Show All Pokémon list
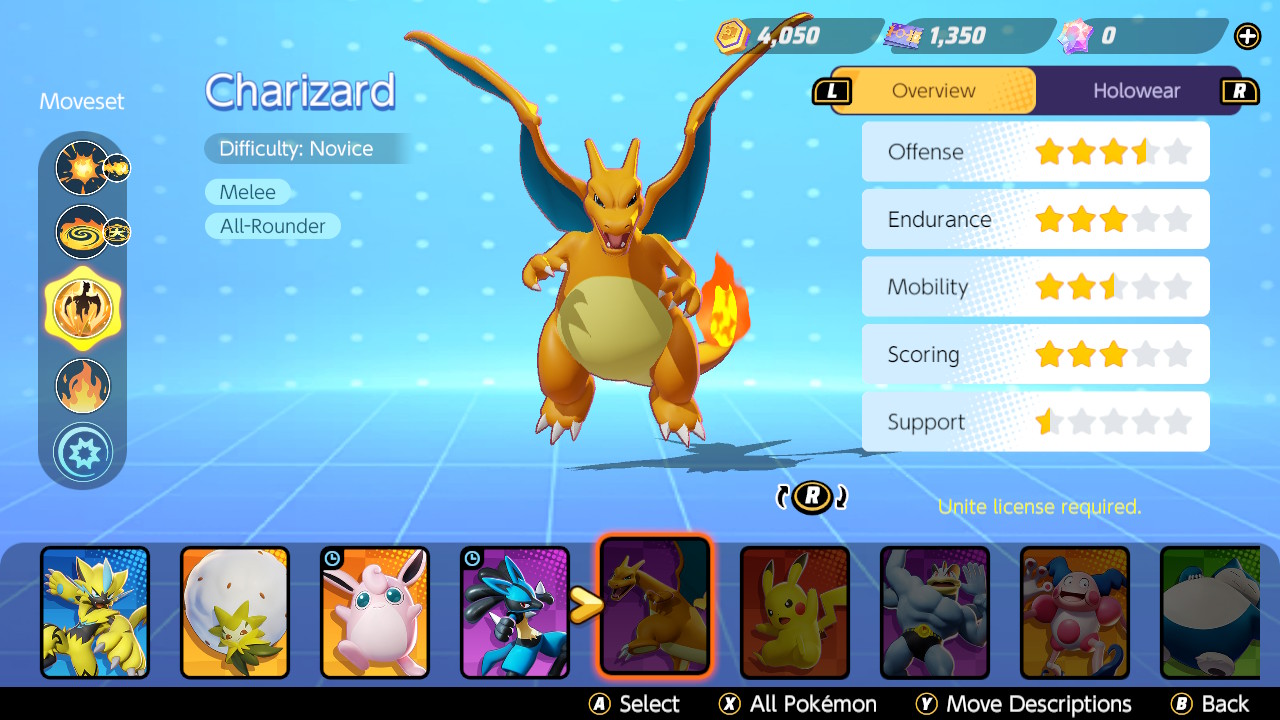The width and height of the screenshot is (1280, 720). point(798,704)
